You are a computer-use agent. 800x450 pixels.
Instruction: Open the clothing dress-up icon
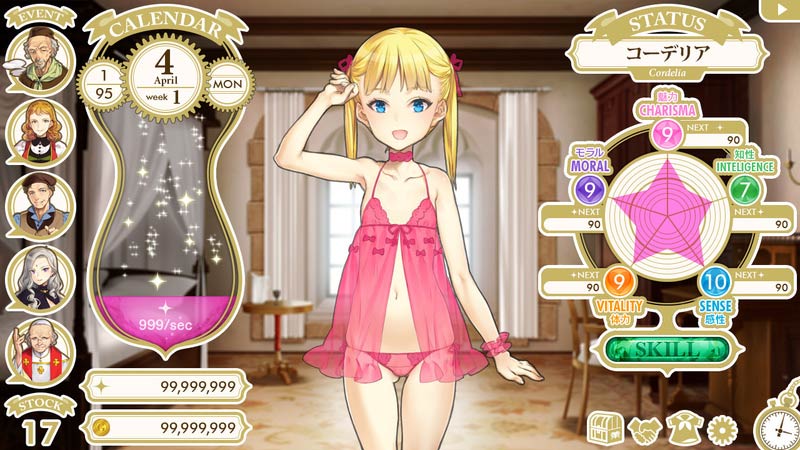point(684,429)
